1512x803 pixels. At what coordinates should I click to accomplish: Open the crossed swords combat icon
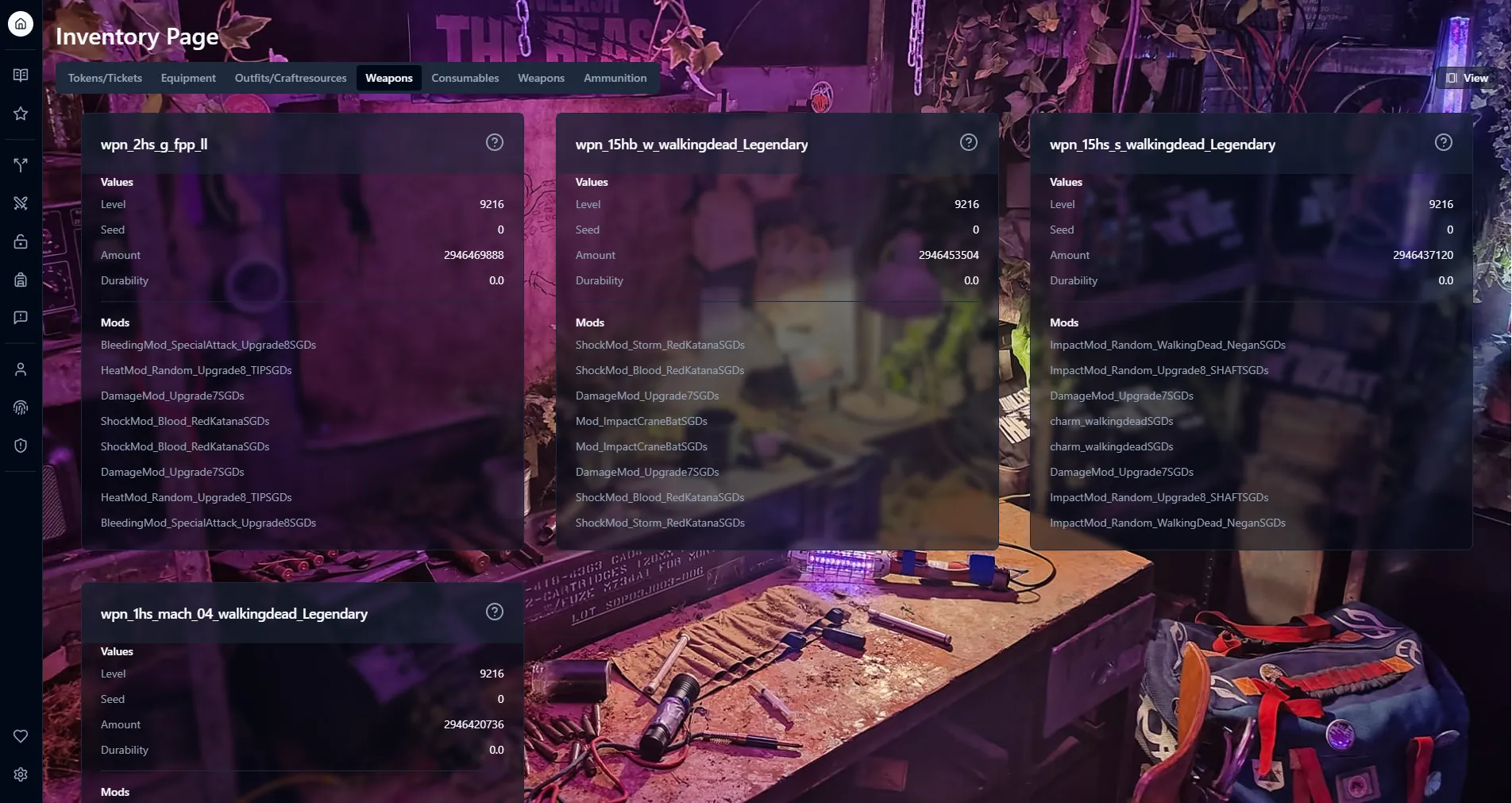(20, 203)
